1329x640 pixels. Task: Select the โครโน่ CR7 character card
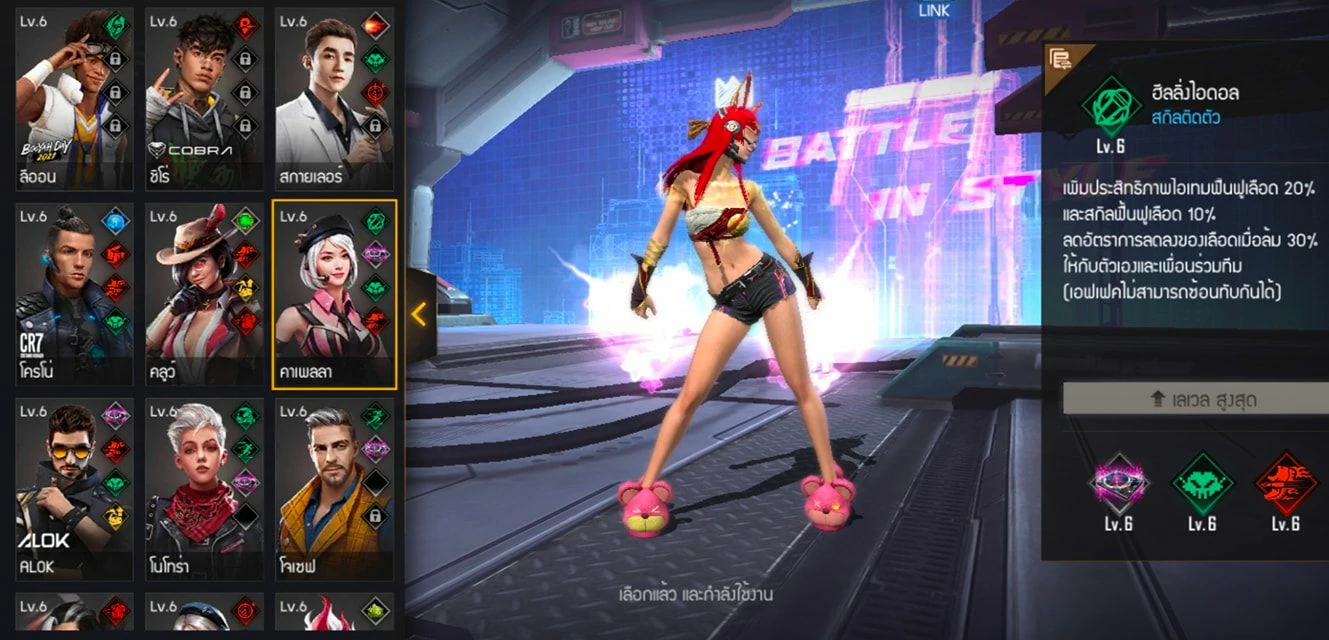click(x=70, y=294)
